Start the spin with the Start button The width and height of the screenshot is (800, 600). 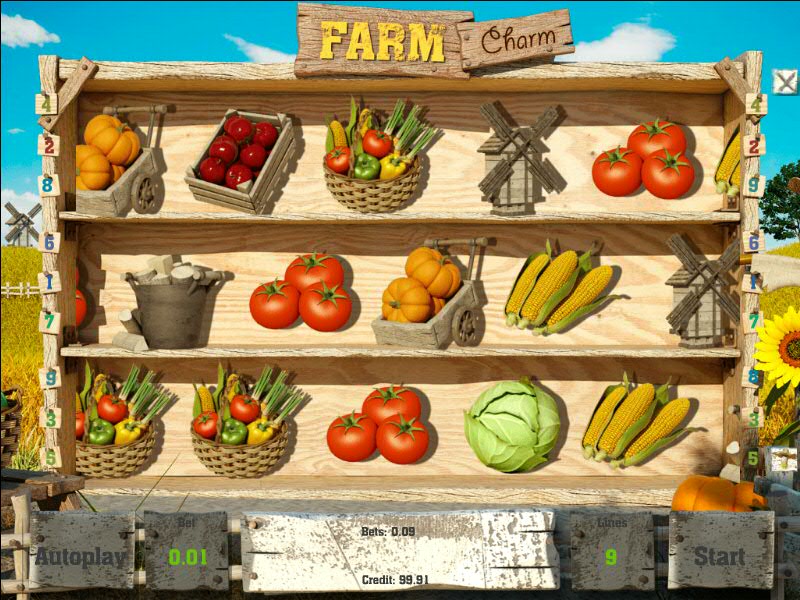[x=720, y=555]
